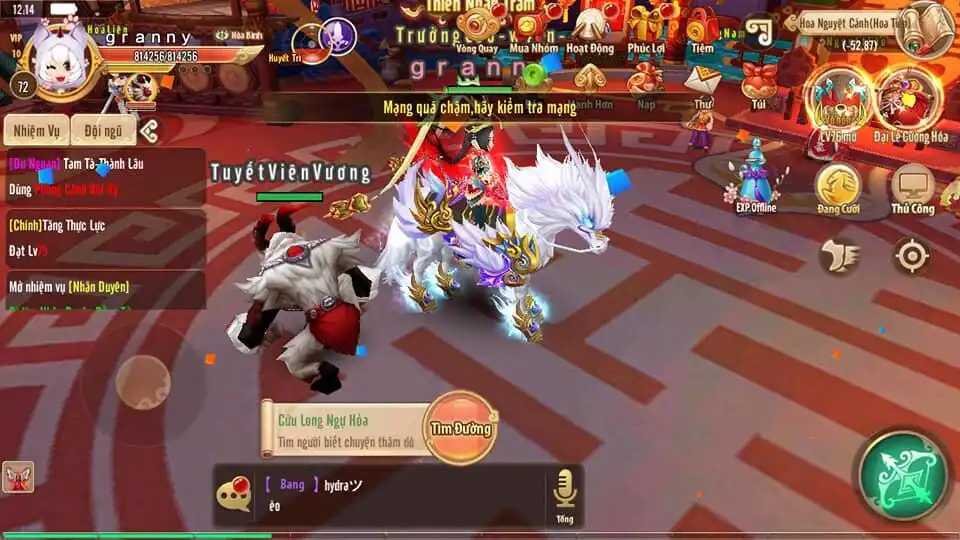
Task: Toggle the Đang Cưỡi mount button
Action: (838, 189)
